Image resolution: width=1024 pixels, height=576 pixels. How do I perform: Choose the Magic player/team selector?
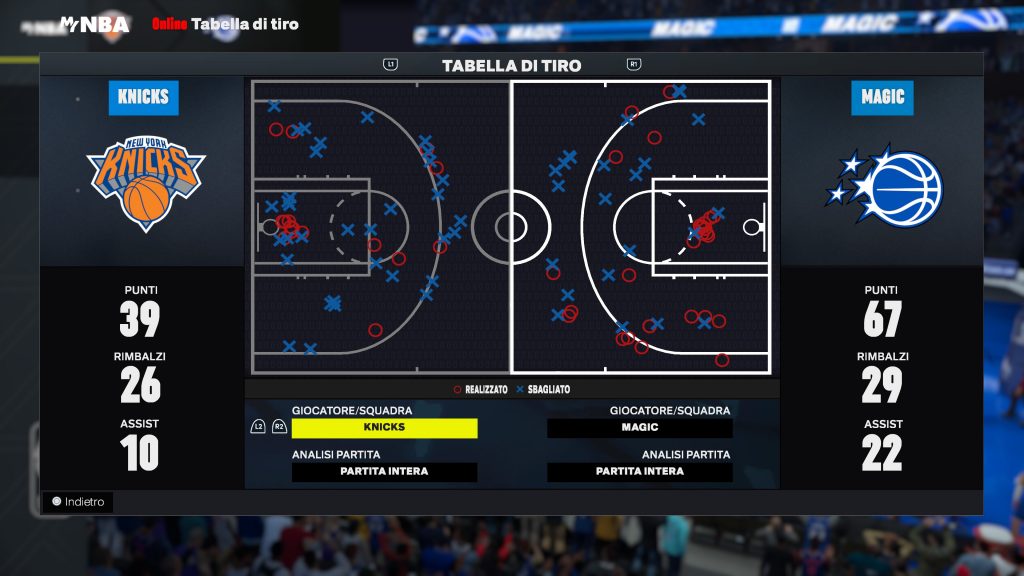click(640, 428)
